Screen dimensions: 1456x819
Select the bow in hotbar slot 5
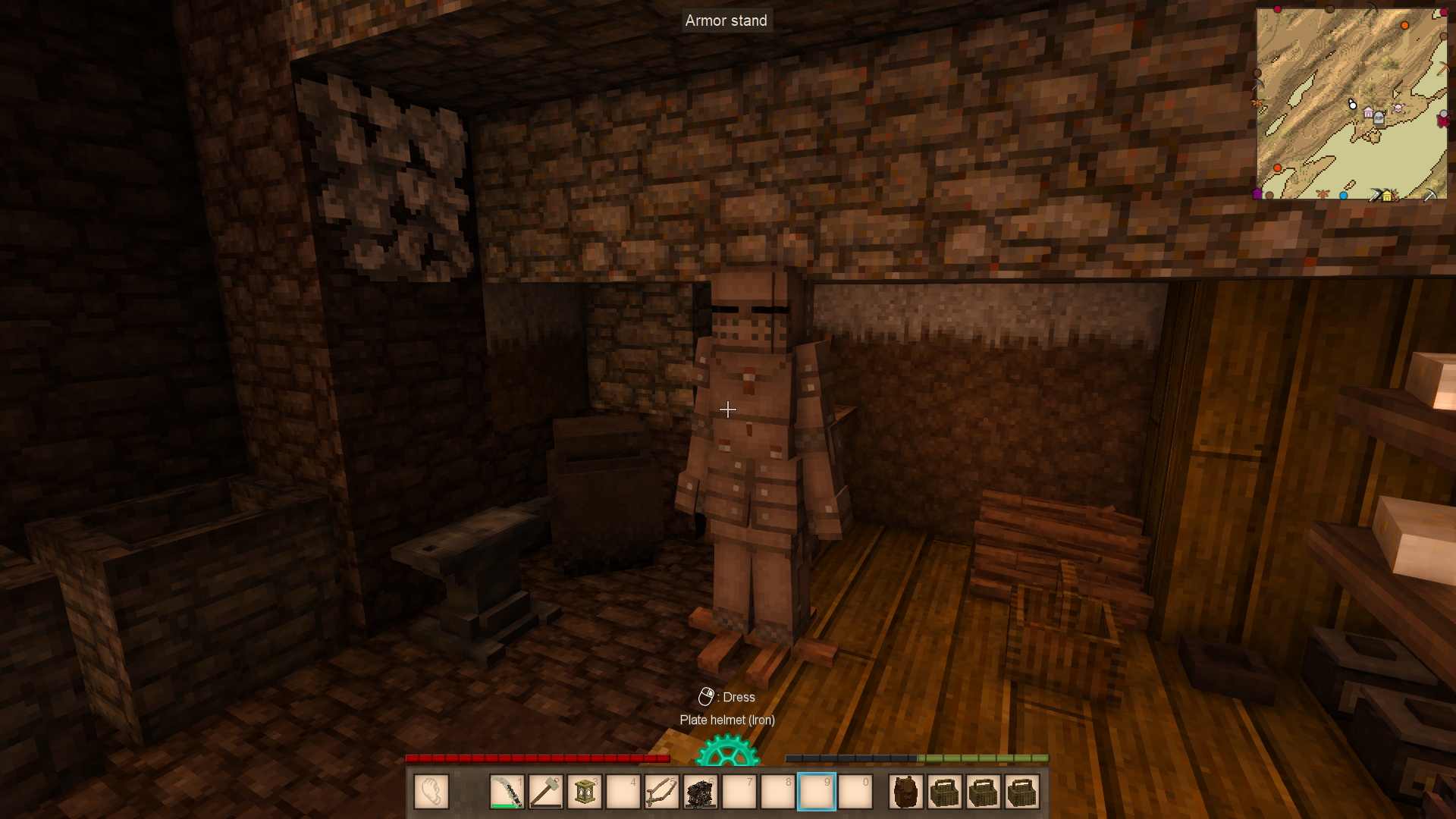[x=662, y=792]
